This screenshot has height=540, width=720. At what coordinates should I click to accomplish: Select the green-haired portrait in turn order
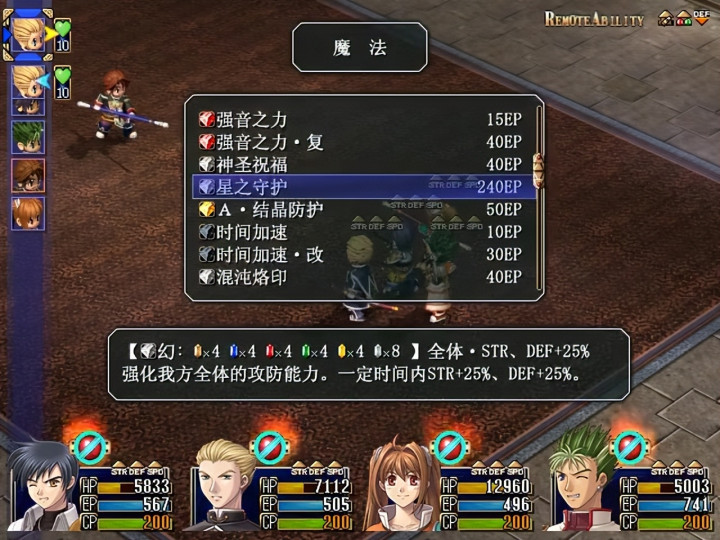coord(28,135)
